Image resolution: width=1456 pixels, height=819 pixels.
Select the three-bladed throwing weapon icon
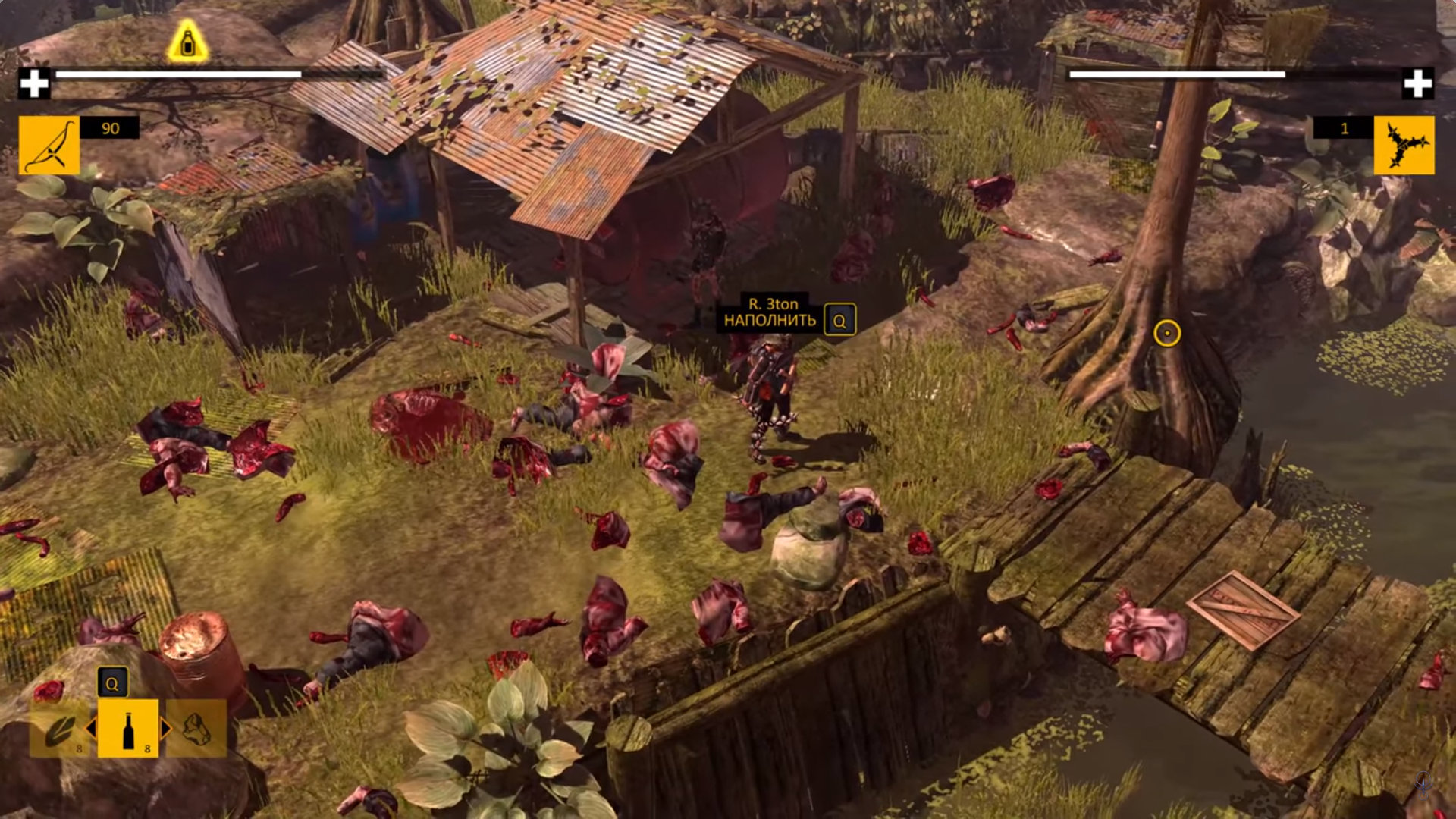(1404, 145)
